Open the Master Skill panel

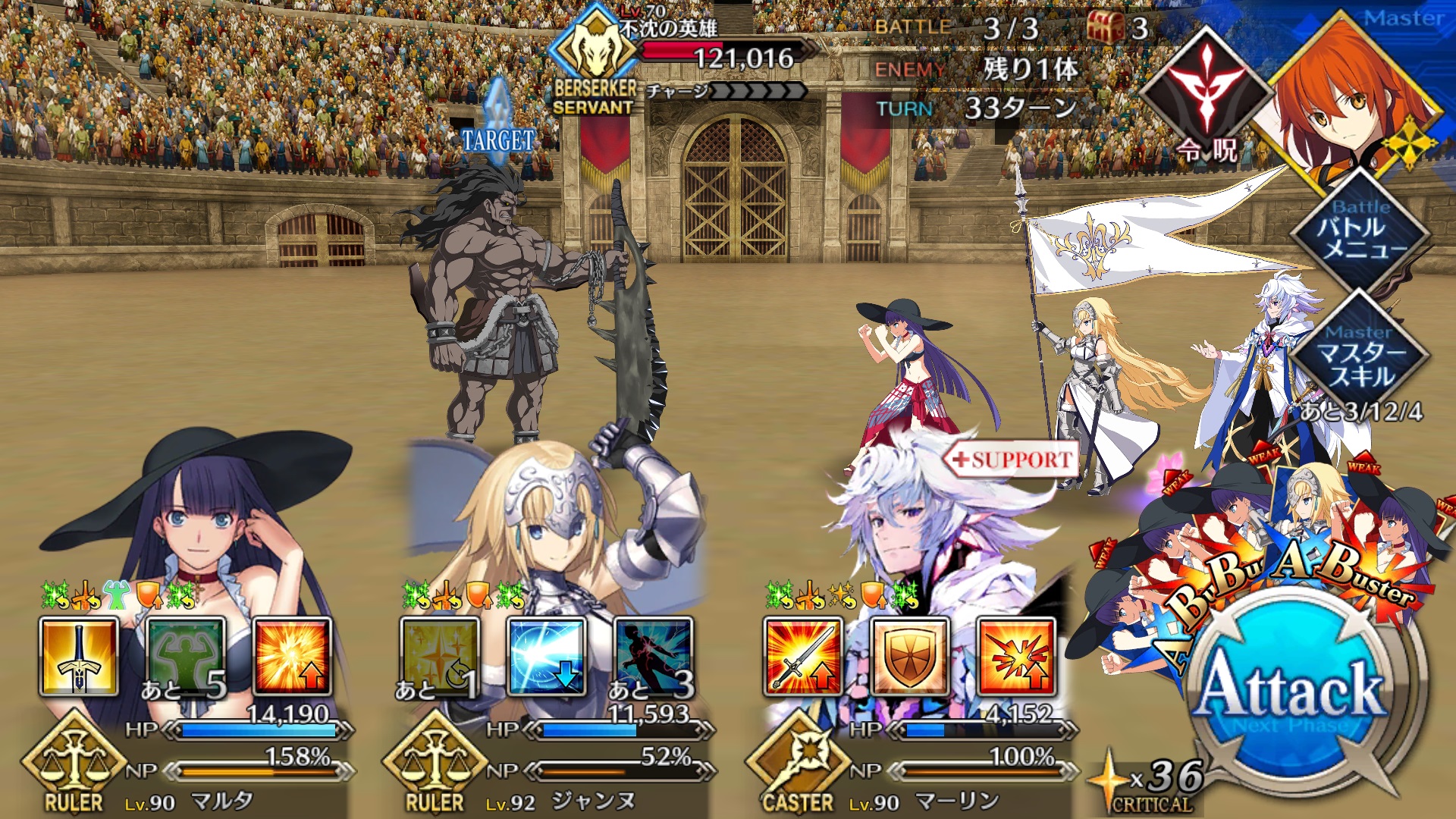(x=1361, y=356)
